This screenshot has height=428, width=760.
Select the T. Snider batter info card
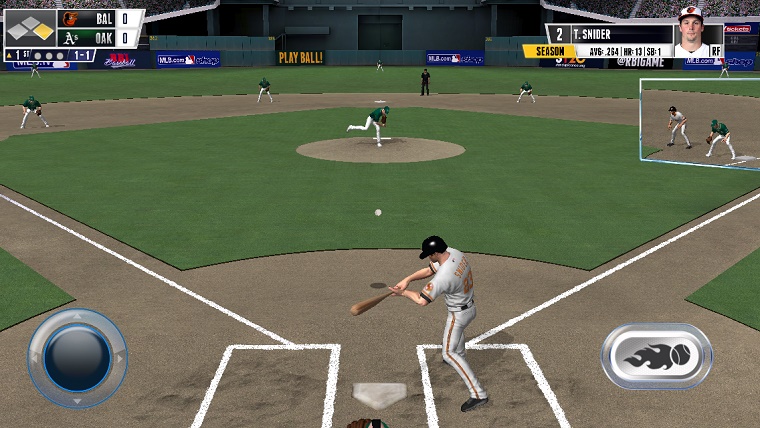634,41
